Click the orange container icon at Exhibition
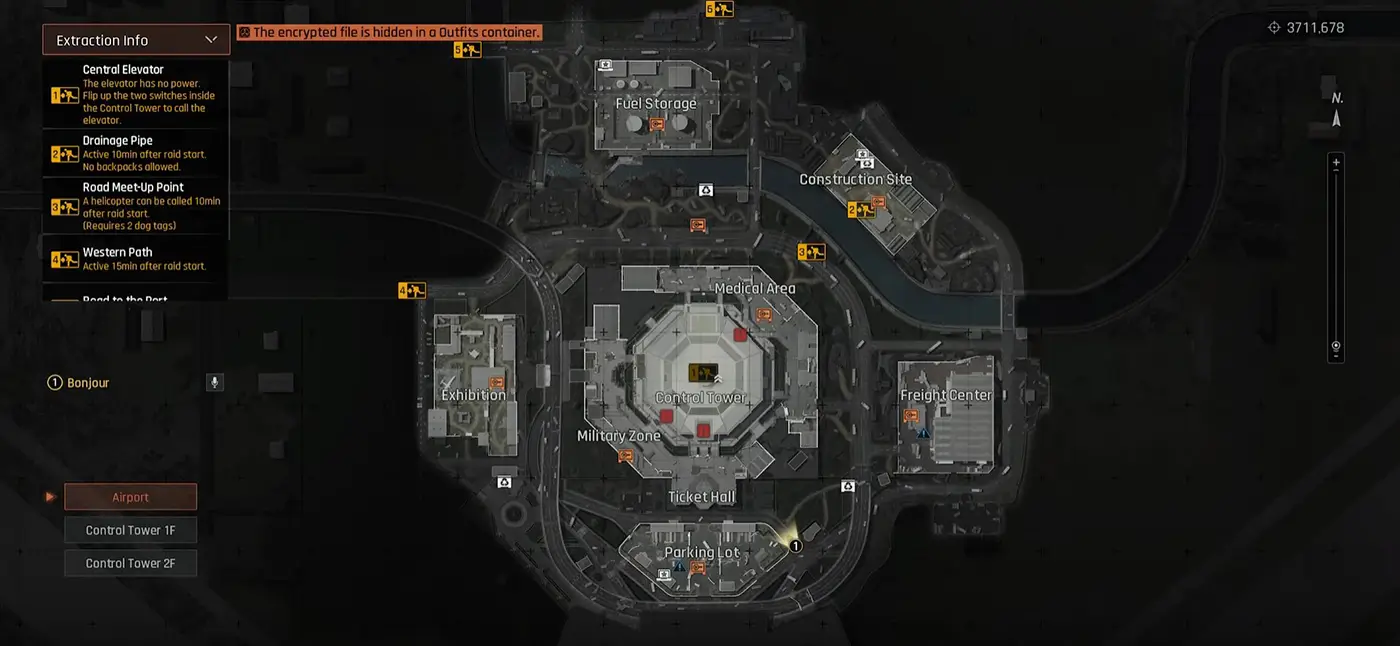 [x=496, y=382]
